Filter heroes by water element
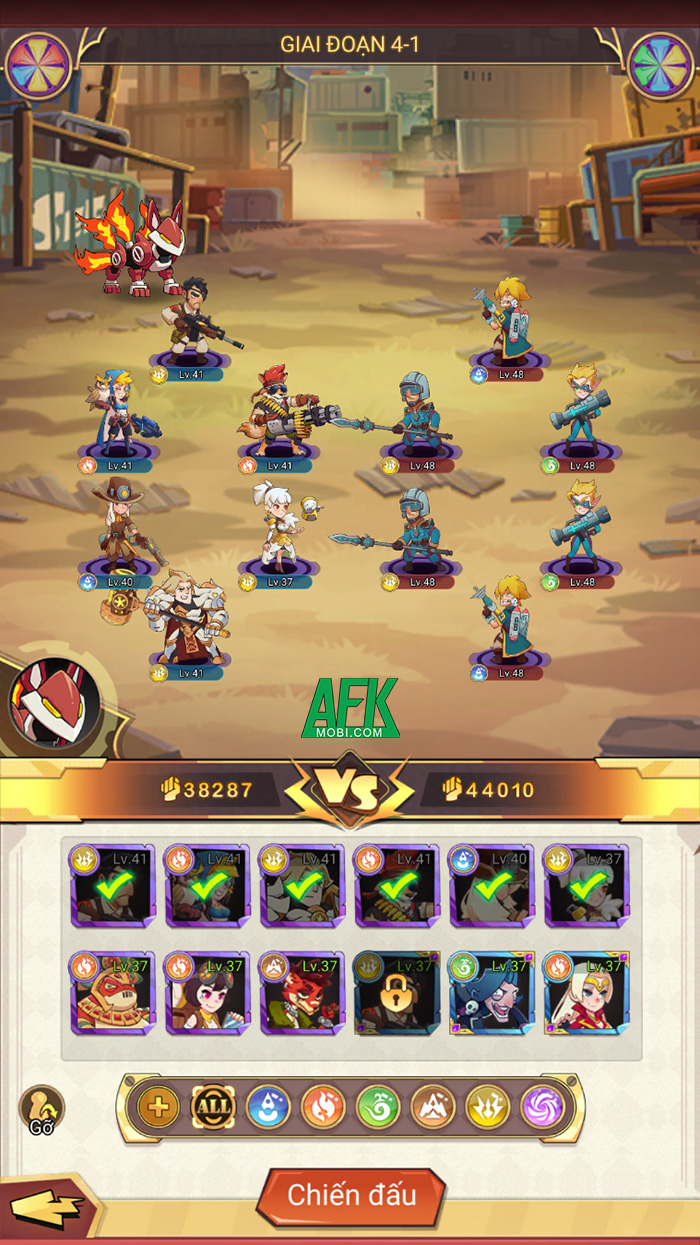Screen dimensions: 700x1245 (268, 1107)
